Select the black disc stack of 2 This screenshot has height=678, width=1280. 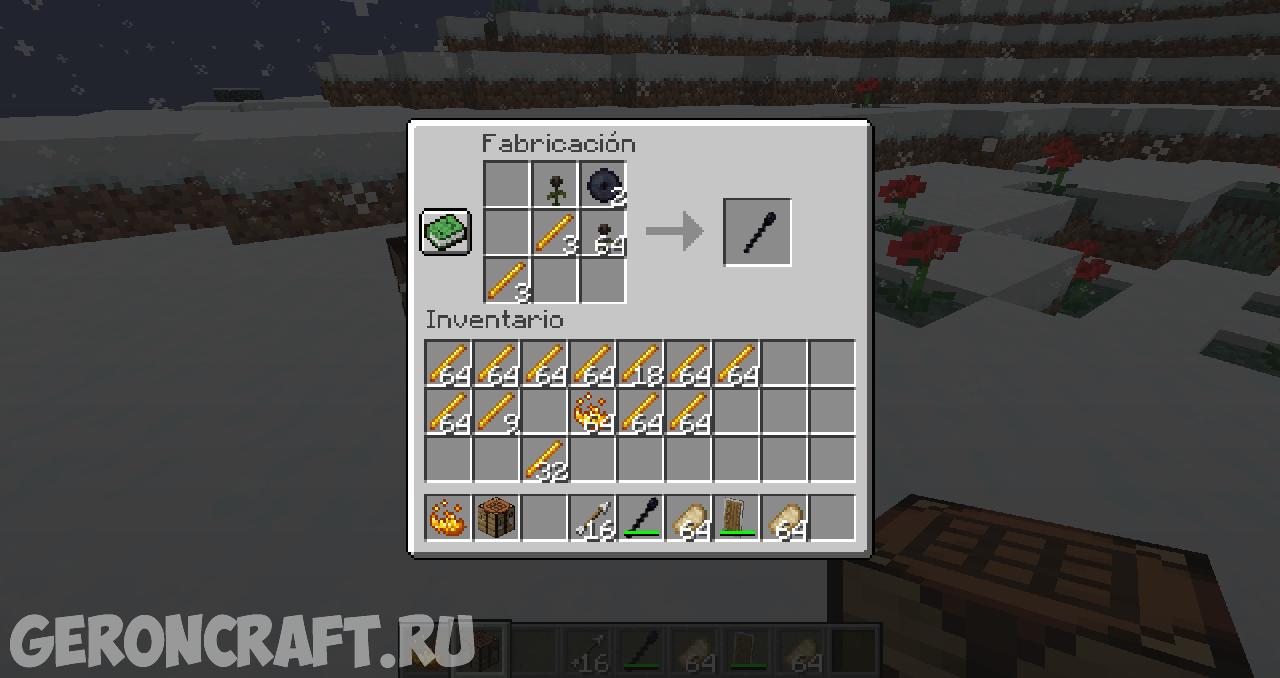[x=604, y=185]
